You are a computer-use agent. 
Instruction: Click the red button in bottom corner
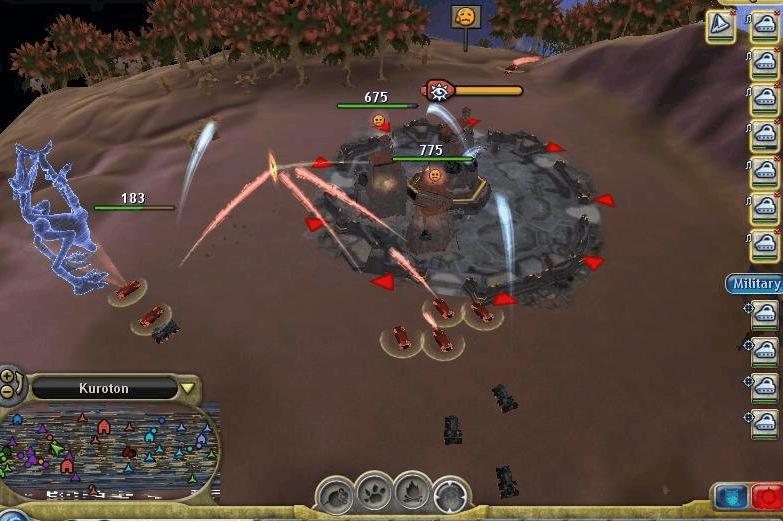point(768,496)
